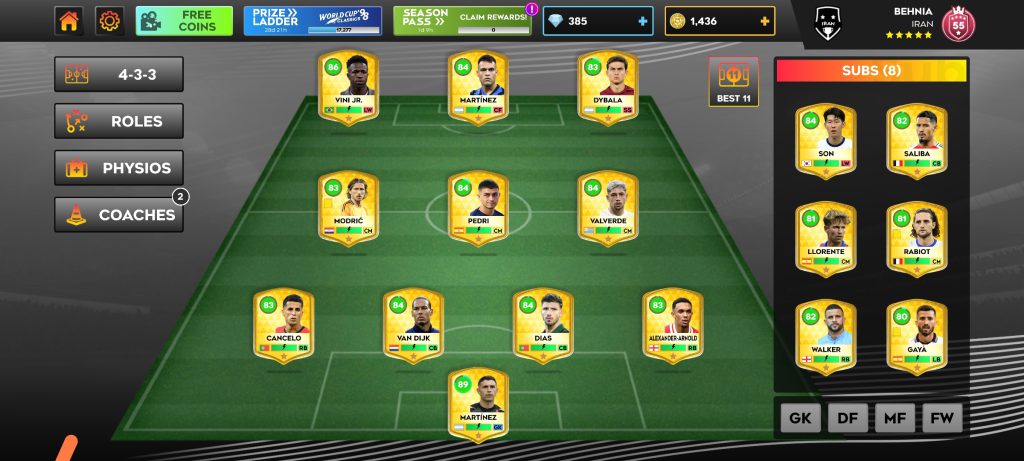This screenshot has width=1024, height=461.
Task: Go to the home screen
Action: [x=69, y=21]
